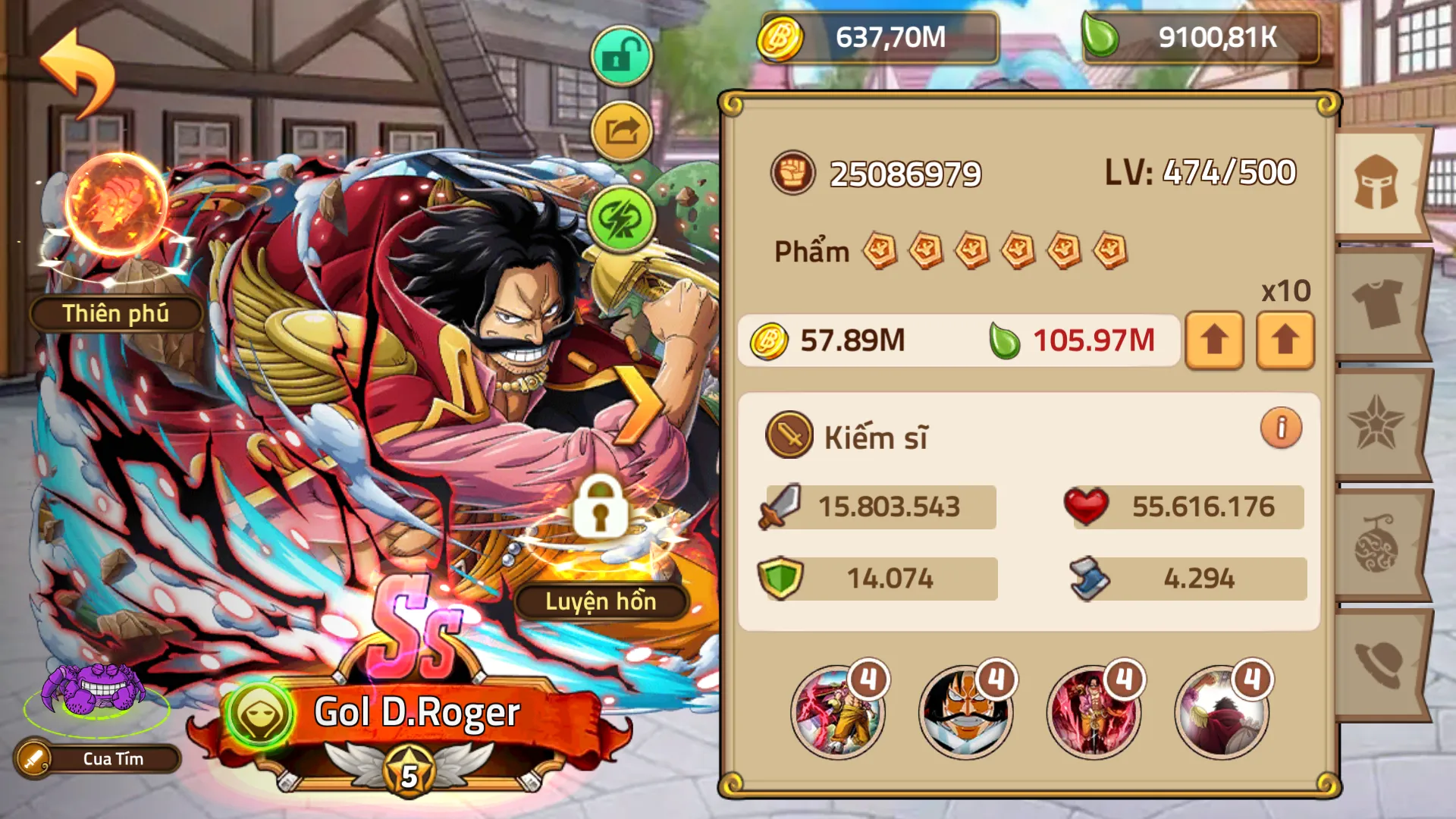
Task: Open the Kiếm sĩ class info icon
Action: pos(1282,428)
